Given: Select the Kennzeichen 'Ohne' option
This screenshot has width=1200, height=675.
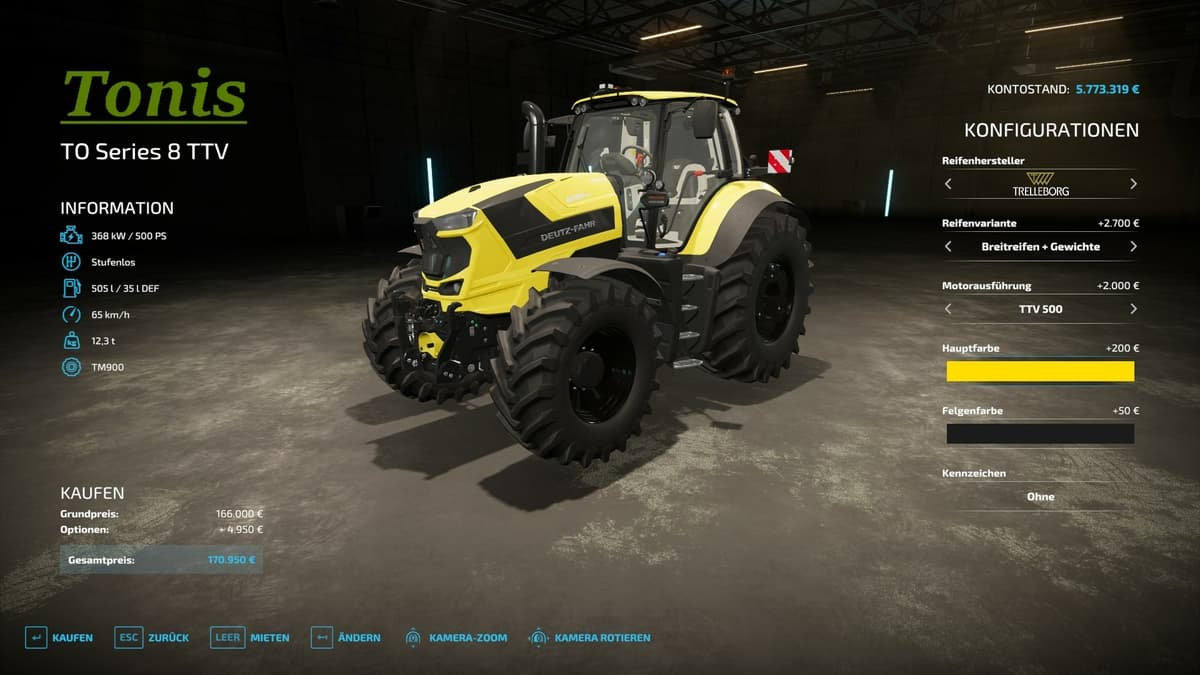Looking at the screenshot, I should tap(1040, 496).
